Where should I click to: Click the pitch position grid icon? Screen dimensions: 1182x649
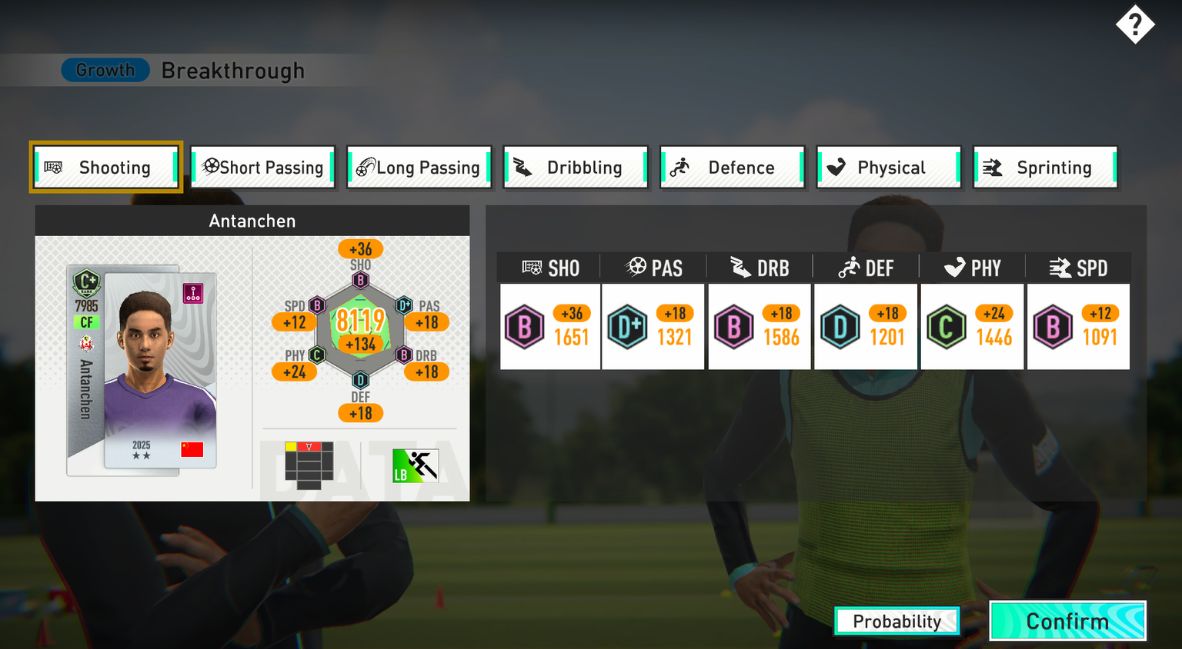[308, 464]
